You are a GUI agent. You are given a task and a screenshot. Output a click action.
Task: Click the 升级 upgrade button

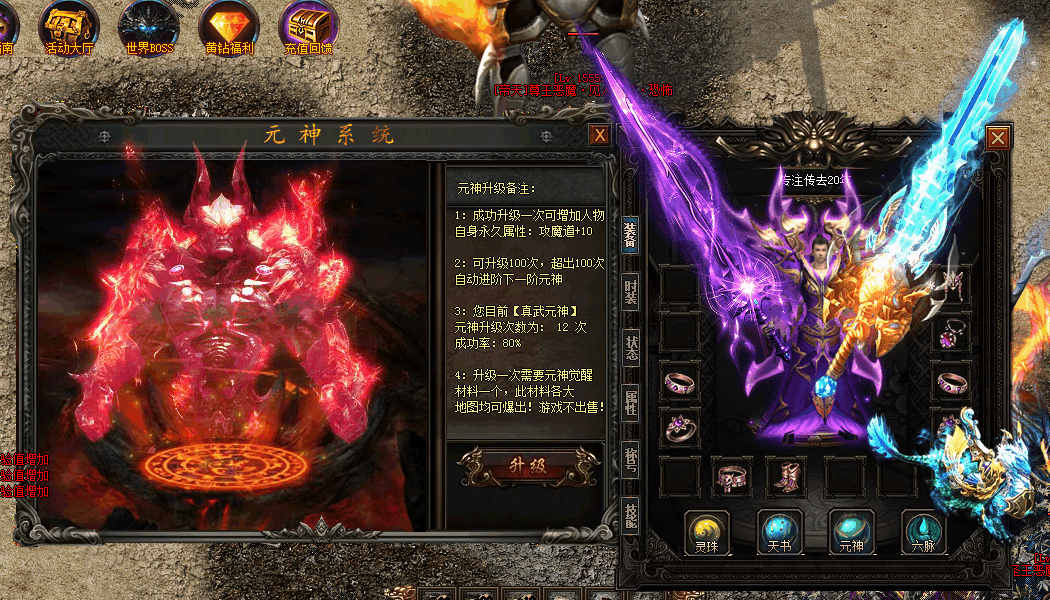point(525,464)
